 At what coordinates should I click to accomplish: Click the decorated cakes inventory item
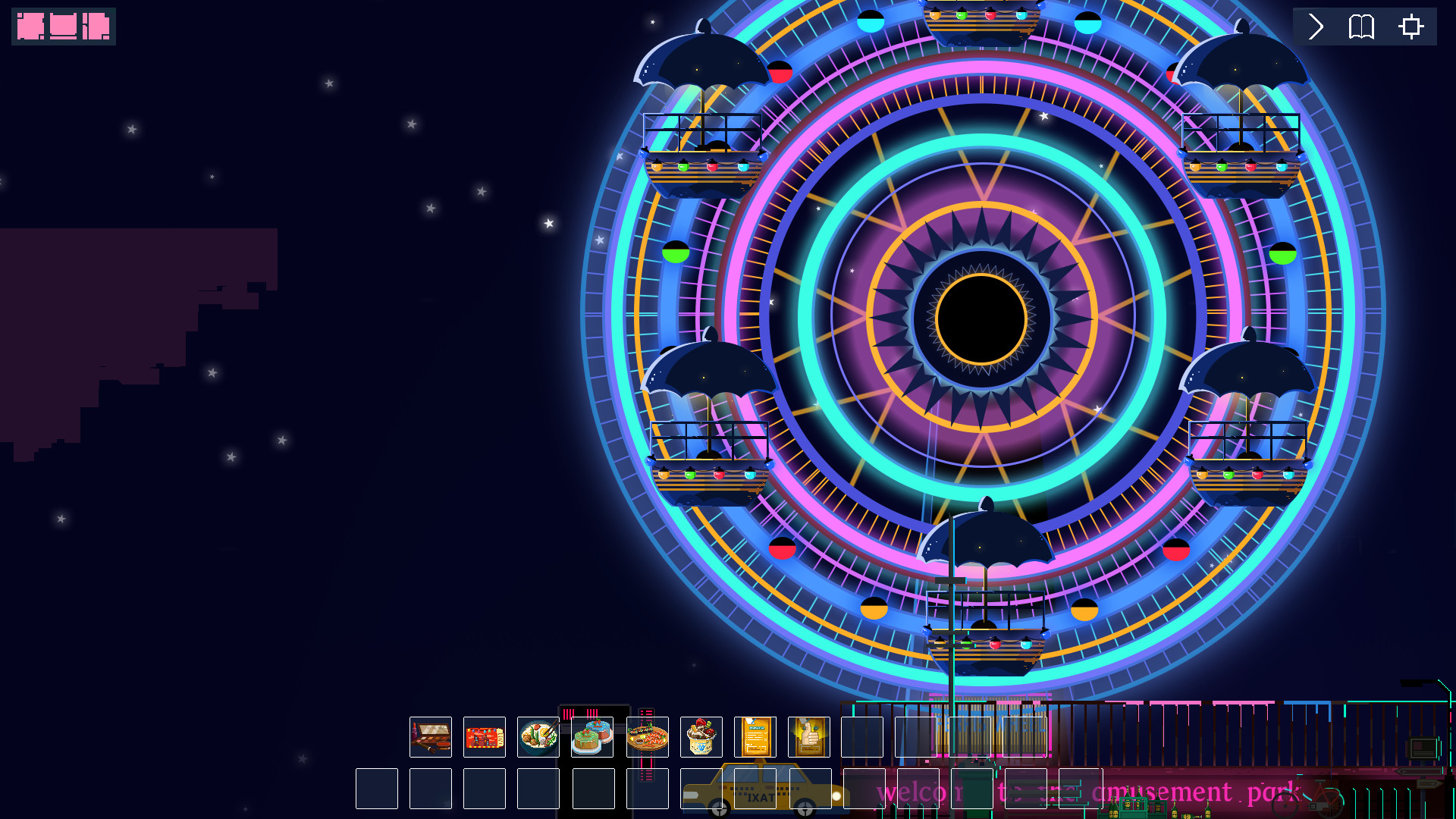point(592,736)
